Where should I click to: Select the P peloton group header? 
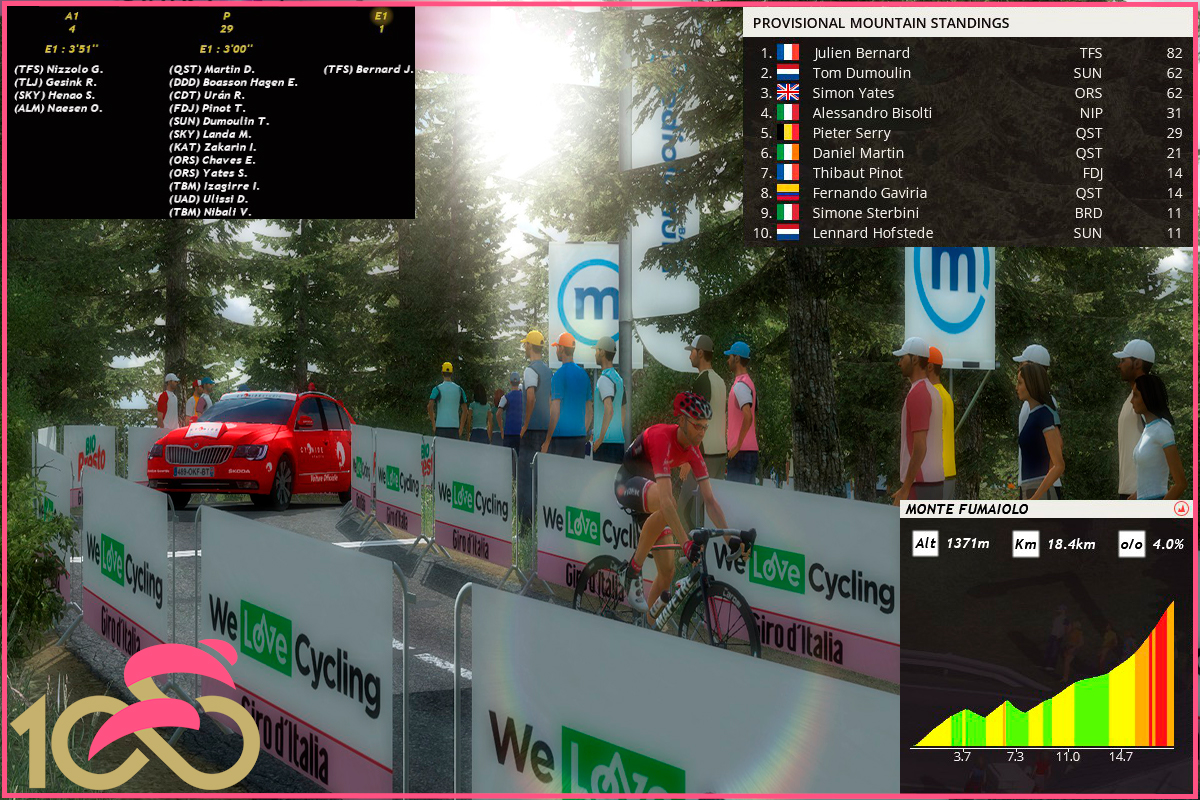tap(226, 16)
